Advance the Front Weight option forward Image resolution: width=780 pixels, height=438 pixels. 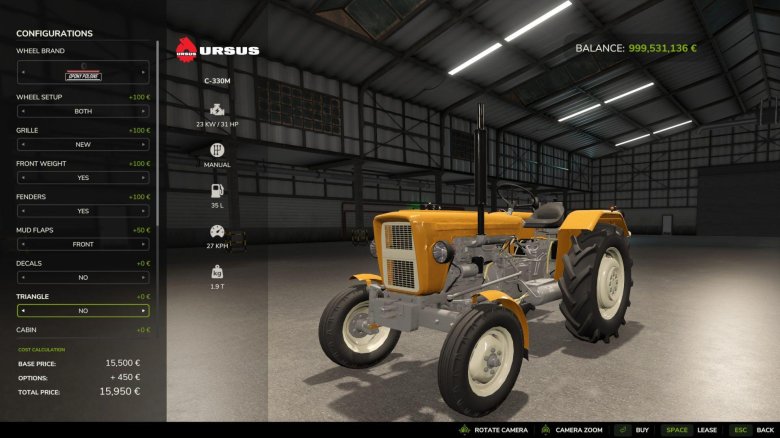click(x=145, y=178)
